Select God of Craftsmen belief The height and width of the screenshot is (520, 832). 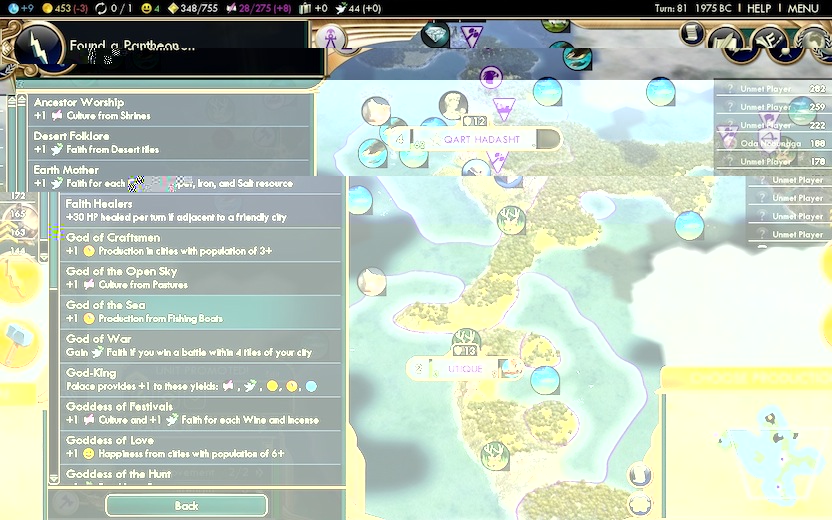coord(200,244)
